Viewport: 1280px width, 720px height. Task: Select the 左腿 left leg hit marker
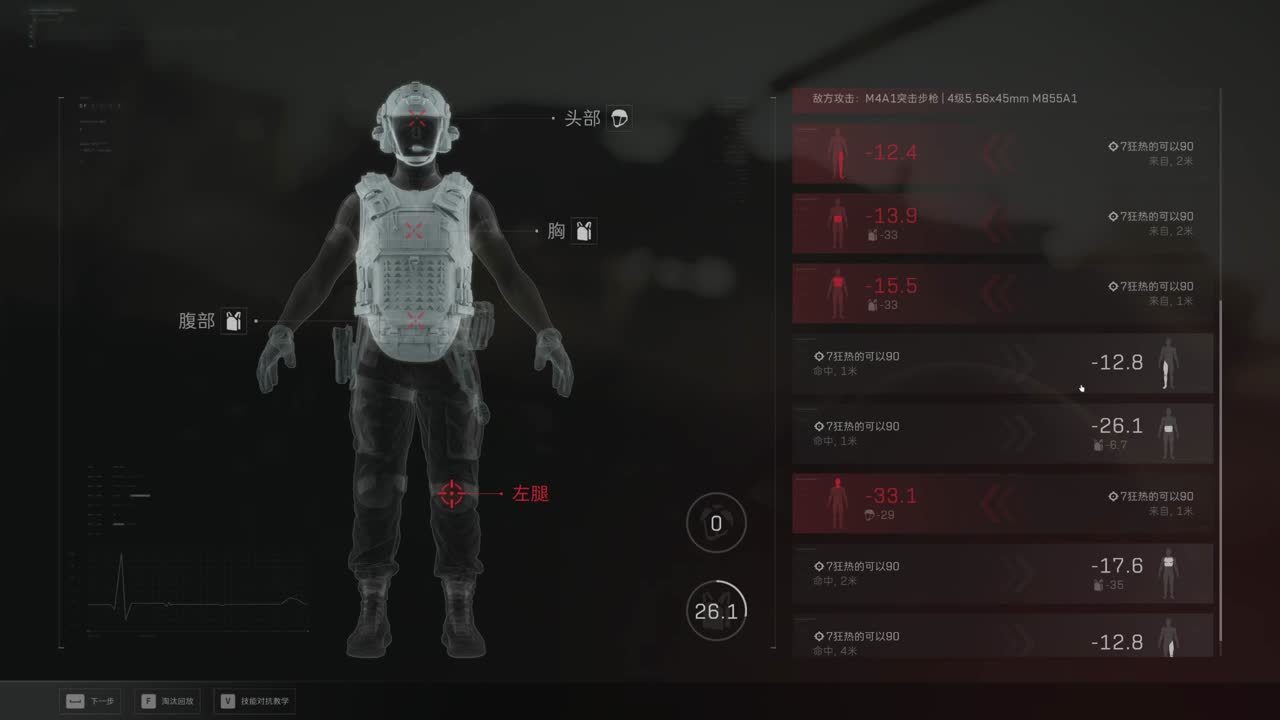(x=452, y=493)
